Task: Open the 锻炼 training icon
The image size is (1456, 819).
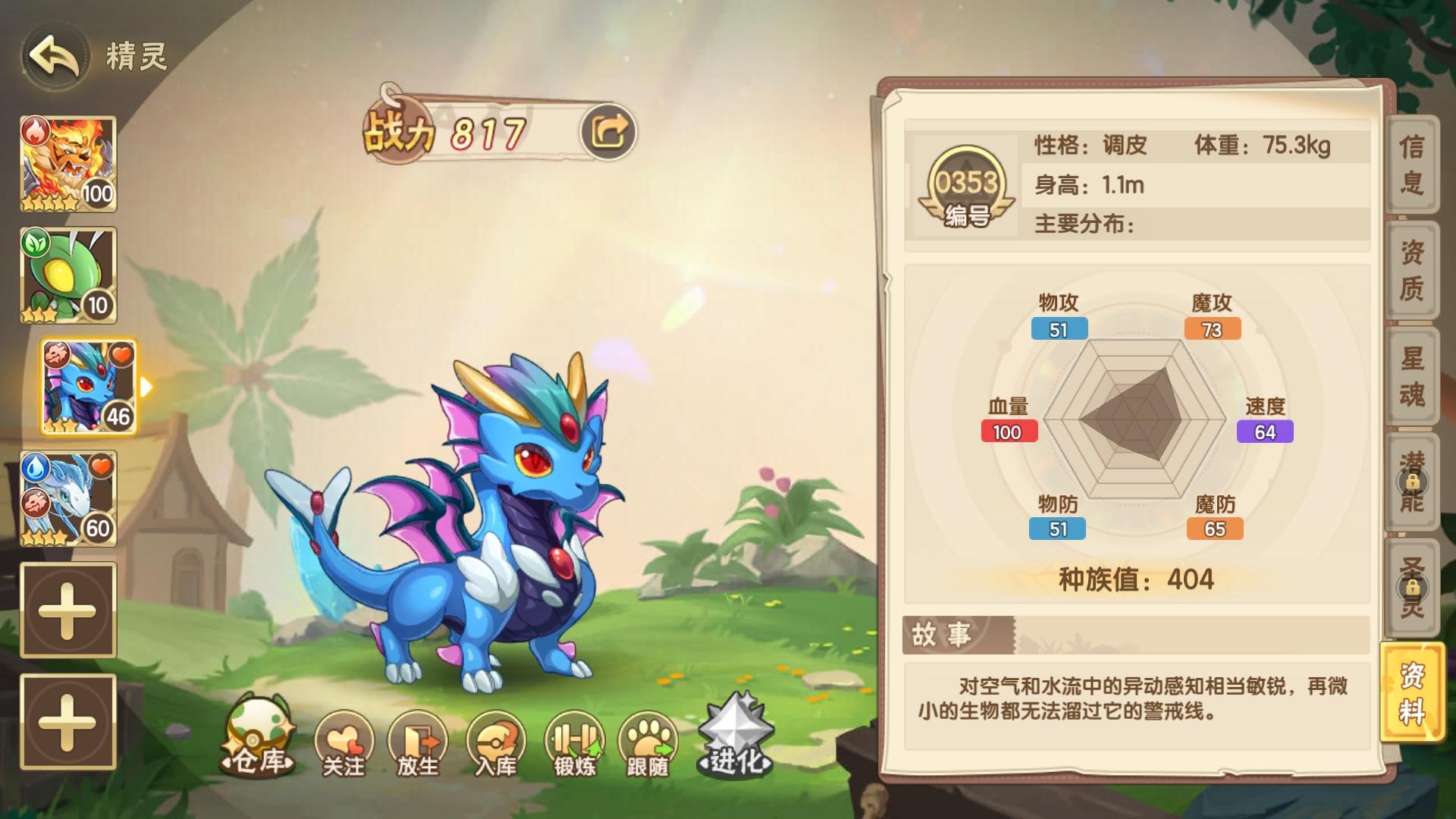Action: [x=576, y=743]
